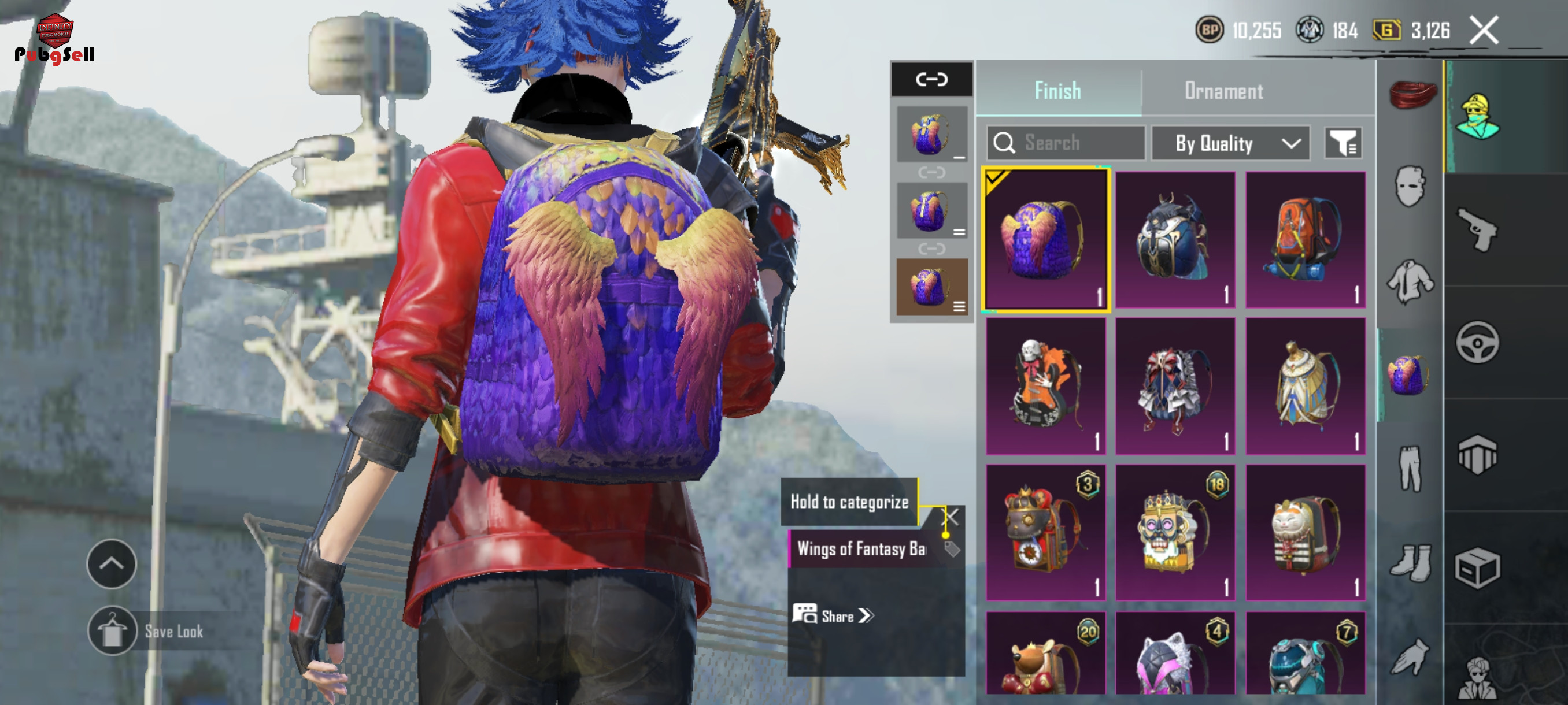Select the orange hiking backpack skin

pos(1304,239)
